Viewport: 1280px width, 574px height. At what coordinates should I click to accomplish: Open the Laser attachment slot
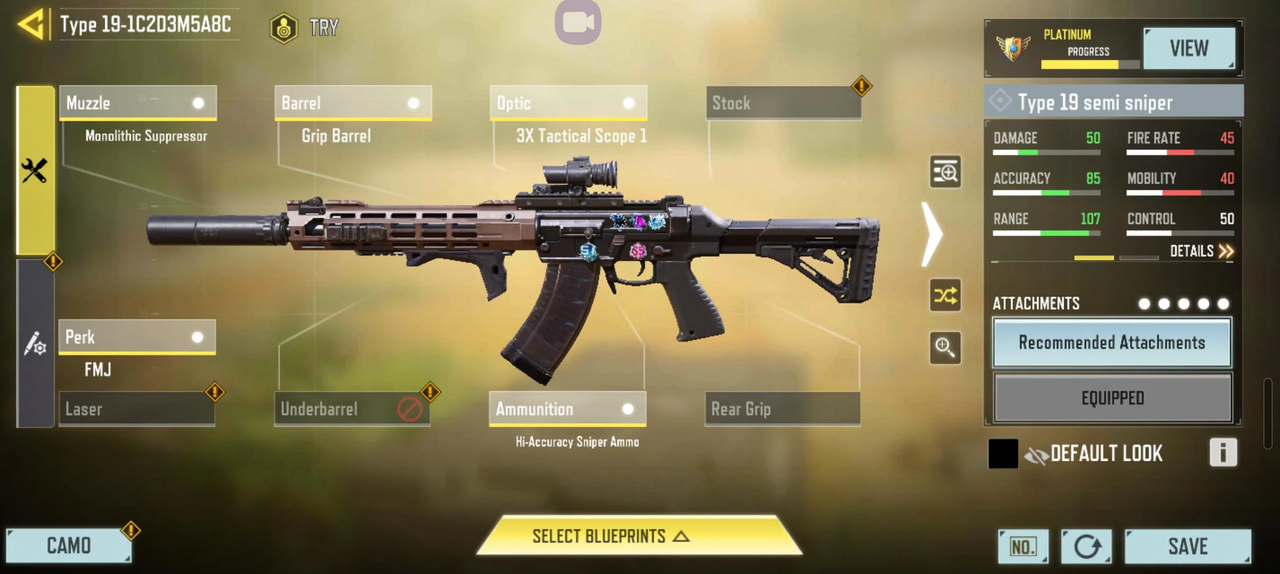pos(137,409)
